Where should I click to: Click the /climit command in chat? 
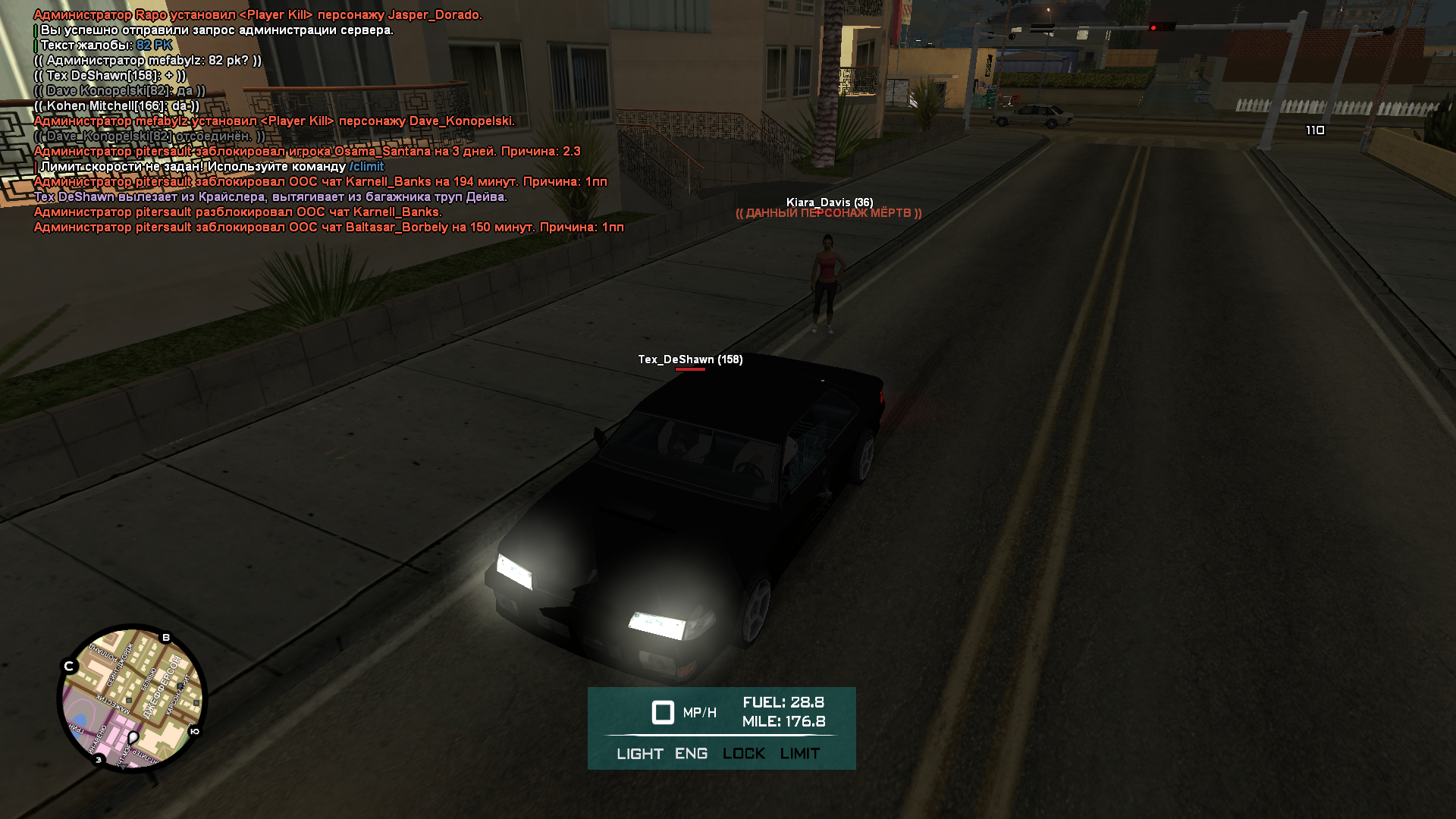pos(366,167)
